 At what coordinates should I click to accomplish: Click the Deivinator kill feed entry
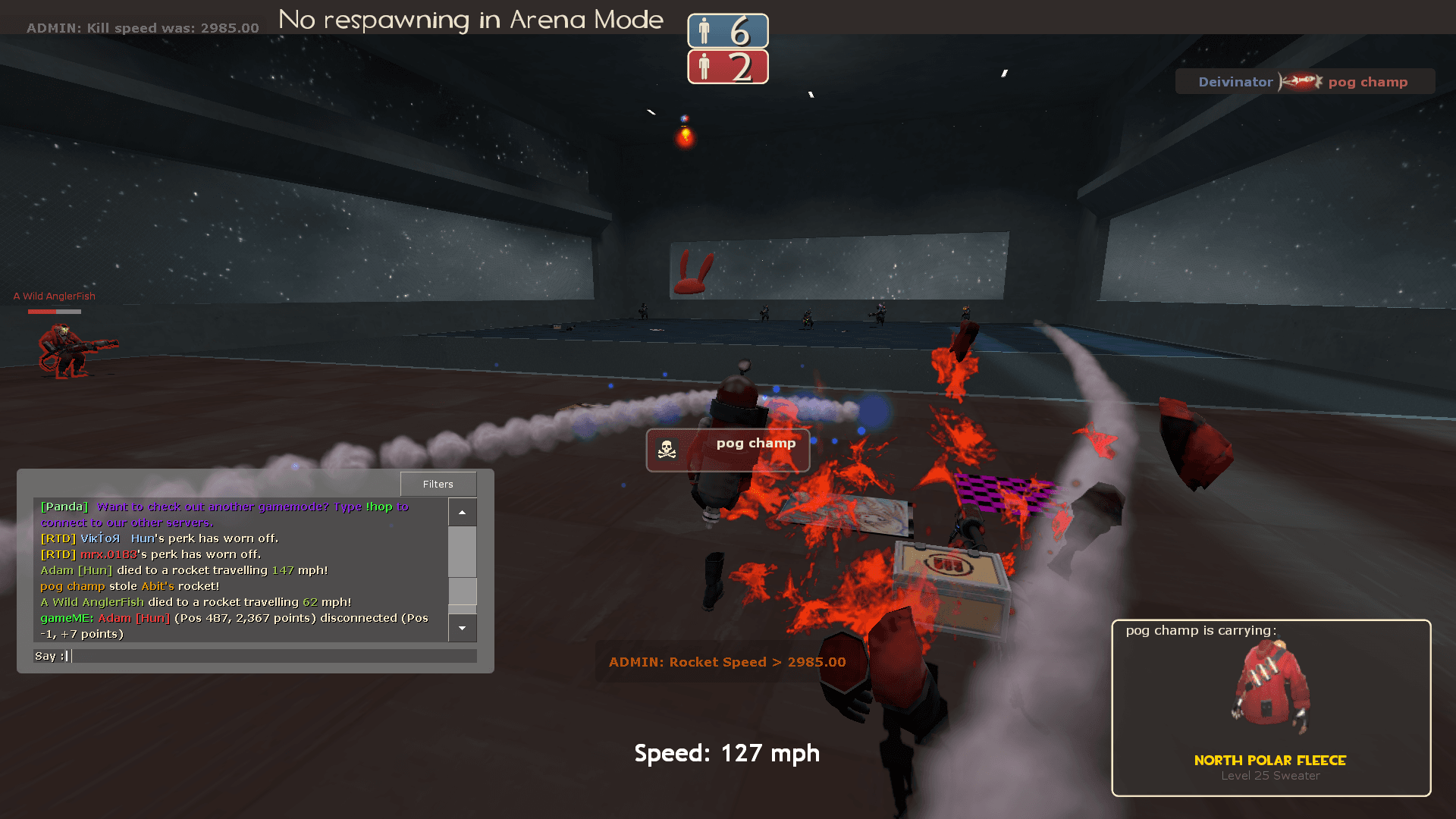click(x=1304, y=82)
